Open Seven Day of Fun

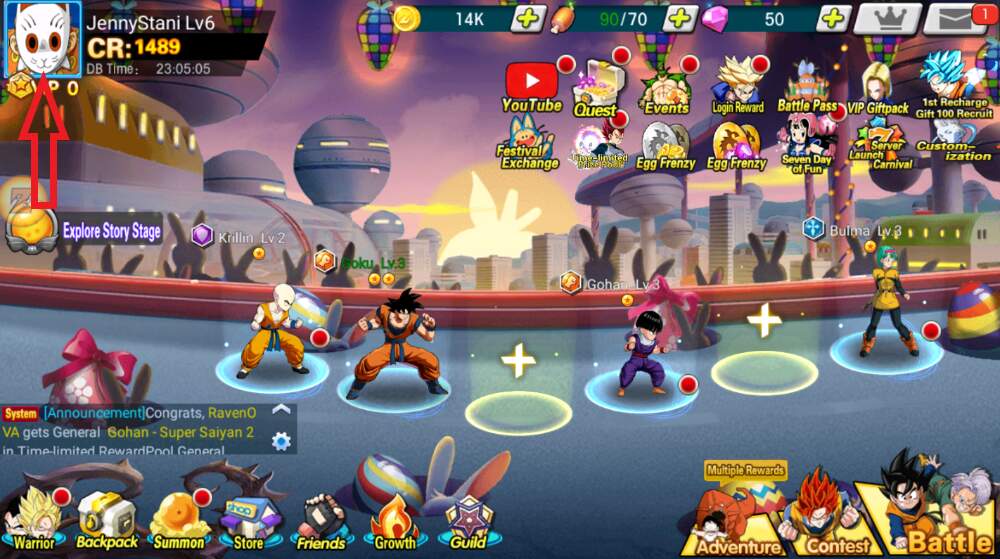[x=806, y=145]
